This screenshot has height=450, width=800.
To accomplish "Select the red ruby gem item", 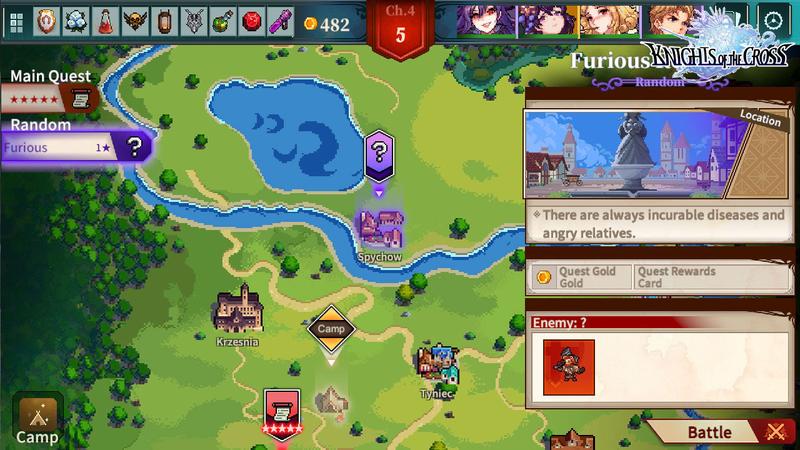I will tap(252, 22).
